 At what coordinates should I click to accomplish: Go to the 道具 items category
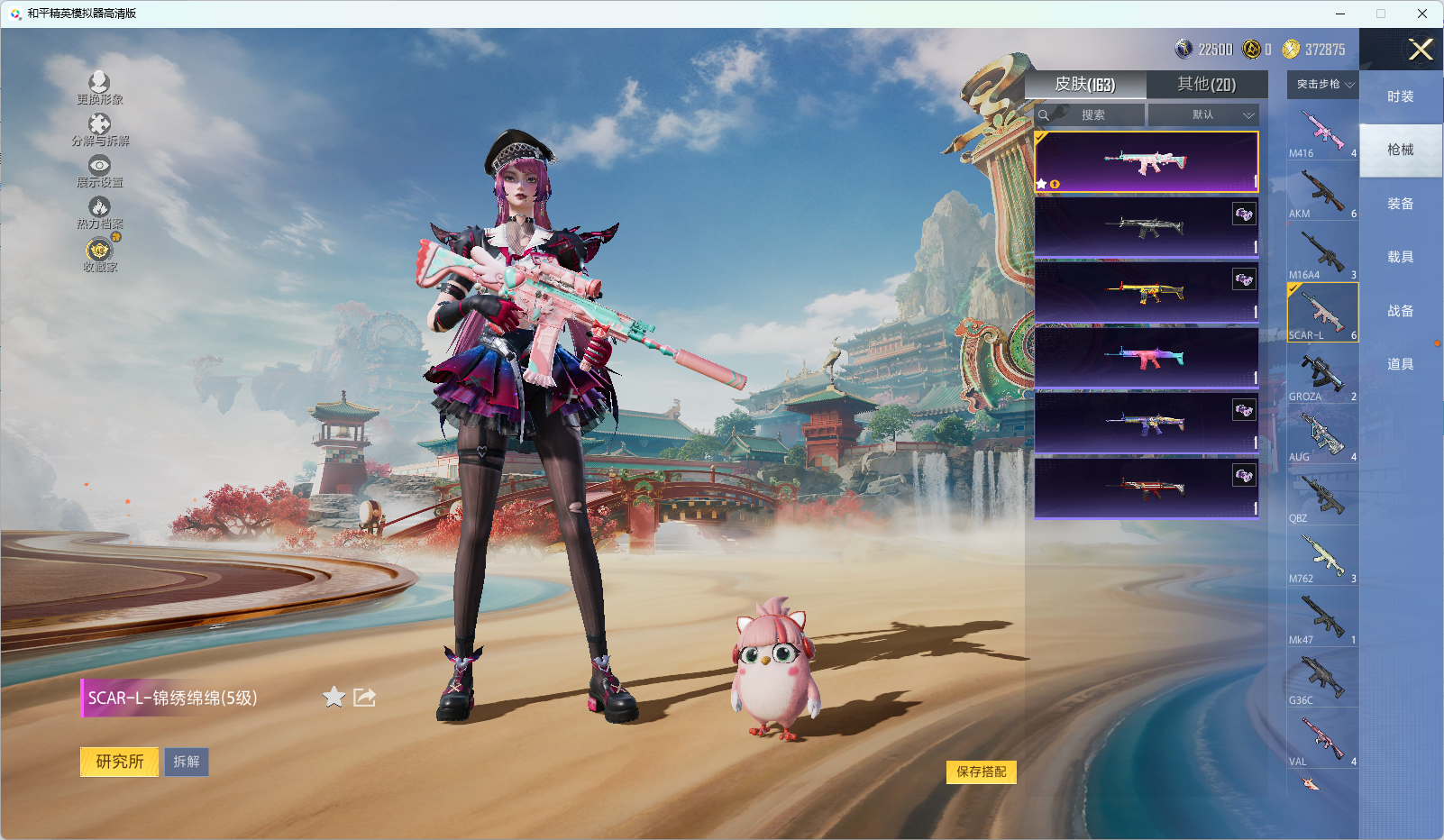pyautogui.click(x=1400, y=364)
